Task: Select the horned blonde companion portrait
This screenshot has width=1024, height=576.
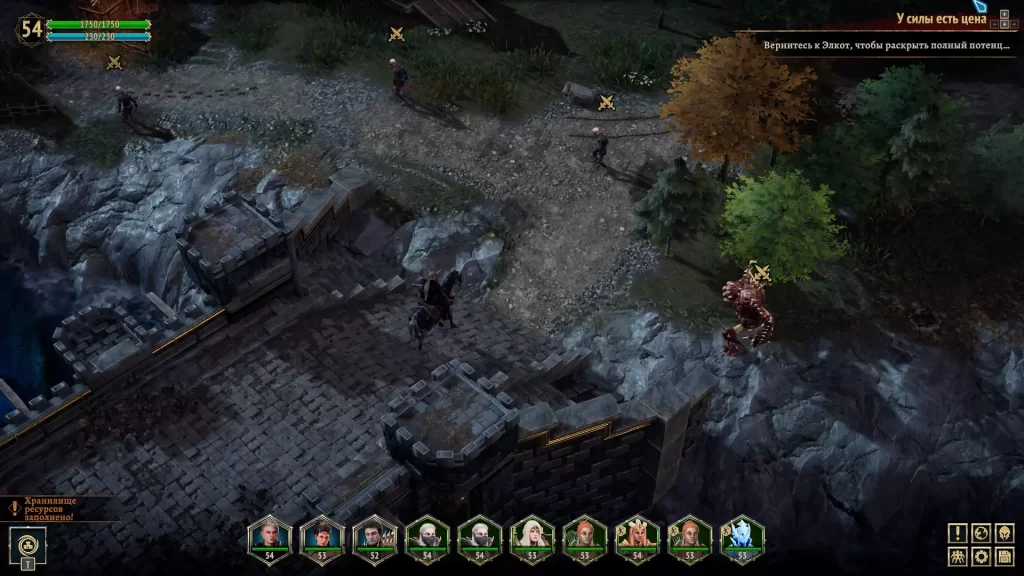Action: click(x=636, y=537)
